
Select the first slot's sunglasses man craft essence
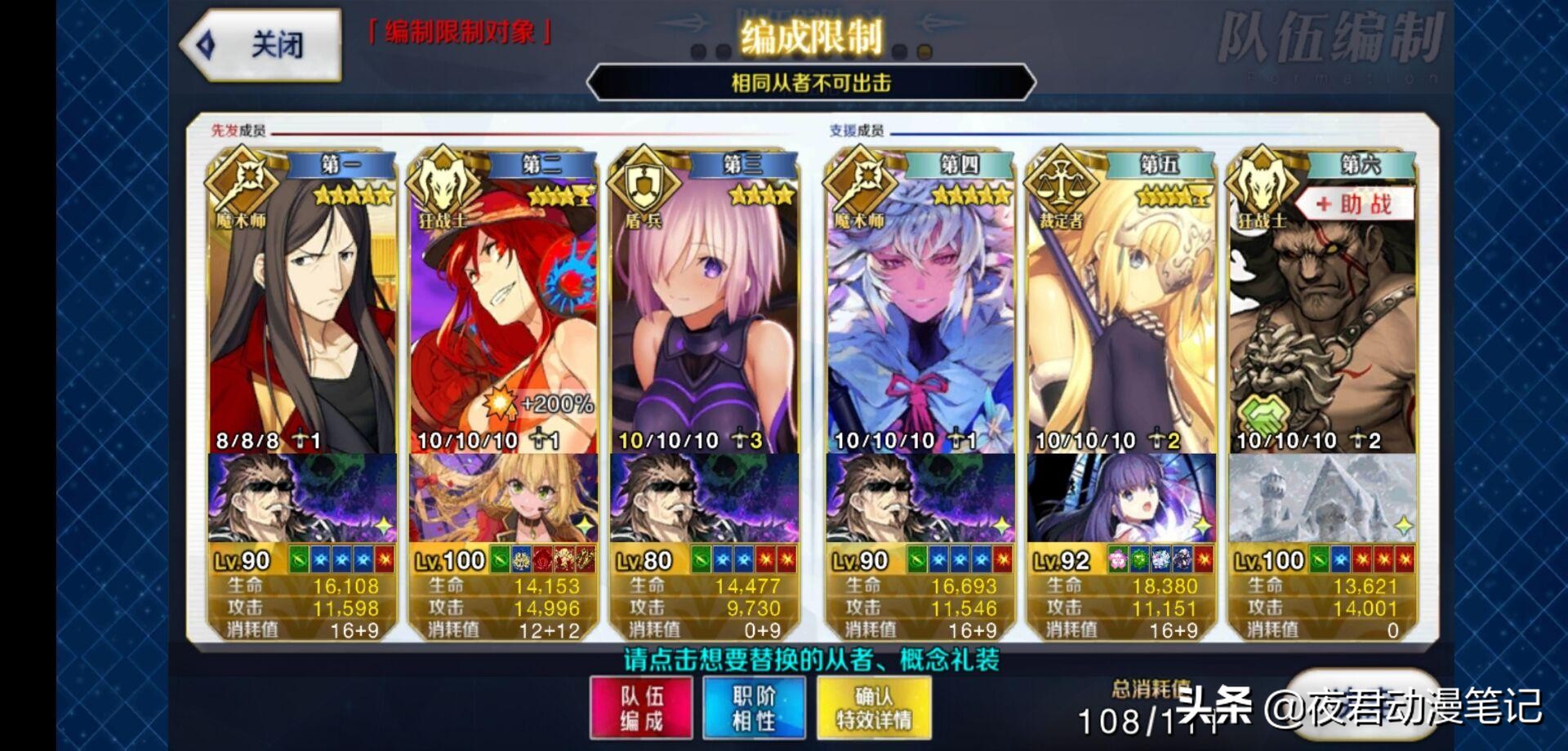(302, 498)
